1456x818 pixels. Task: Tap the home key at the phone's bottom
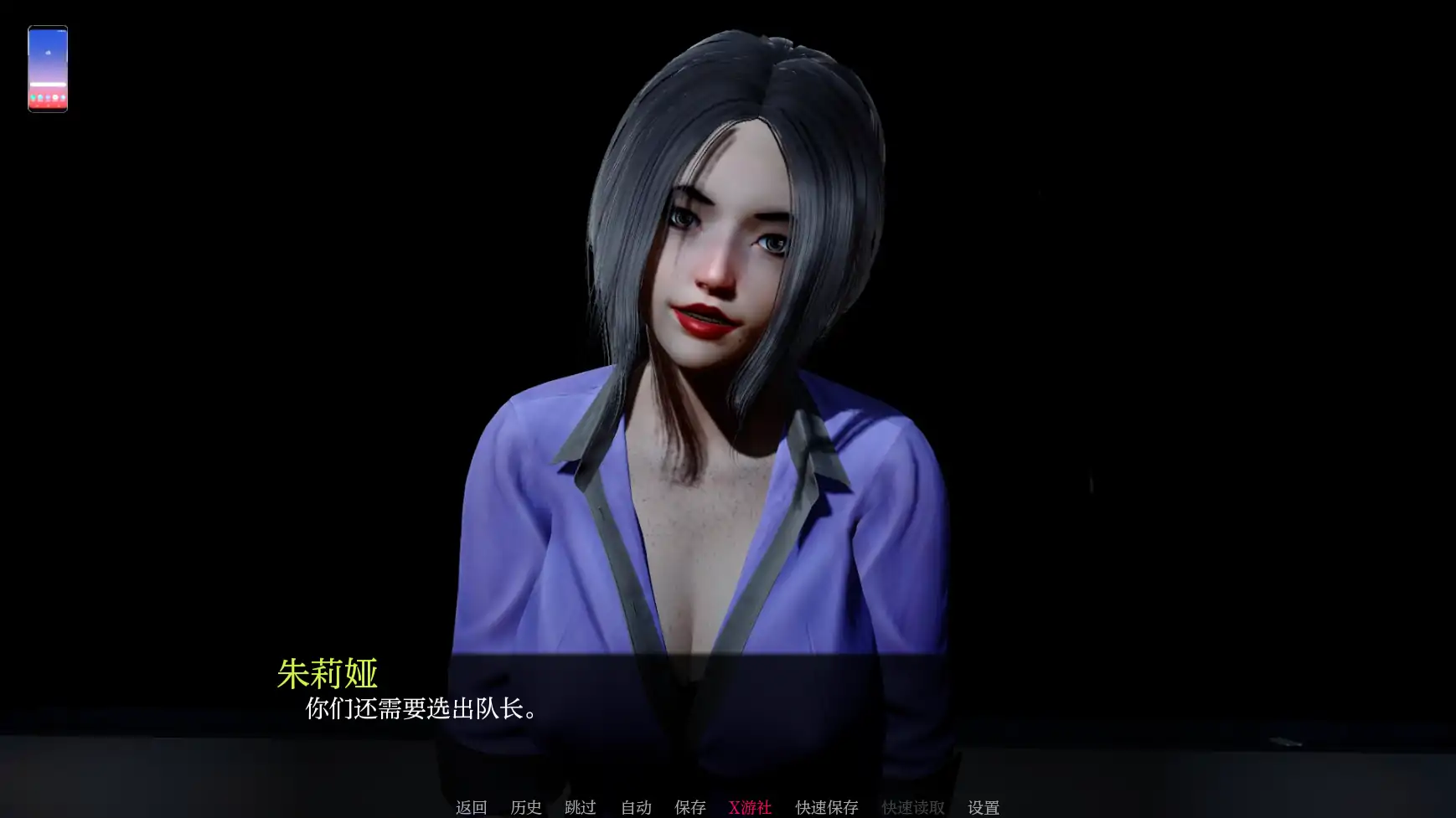48,106
